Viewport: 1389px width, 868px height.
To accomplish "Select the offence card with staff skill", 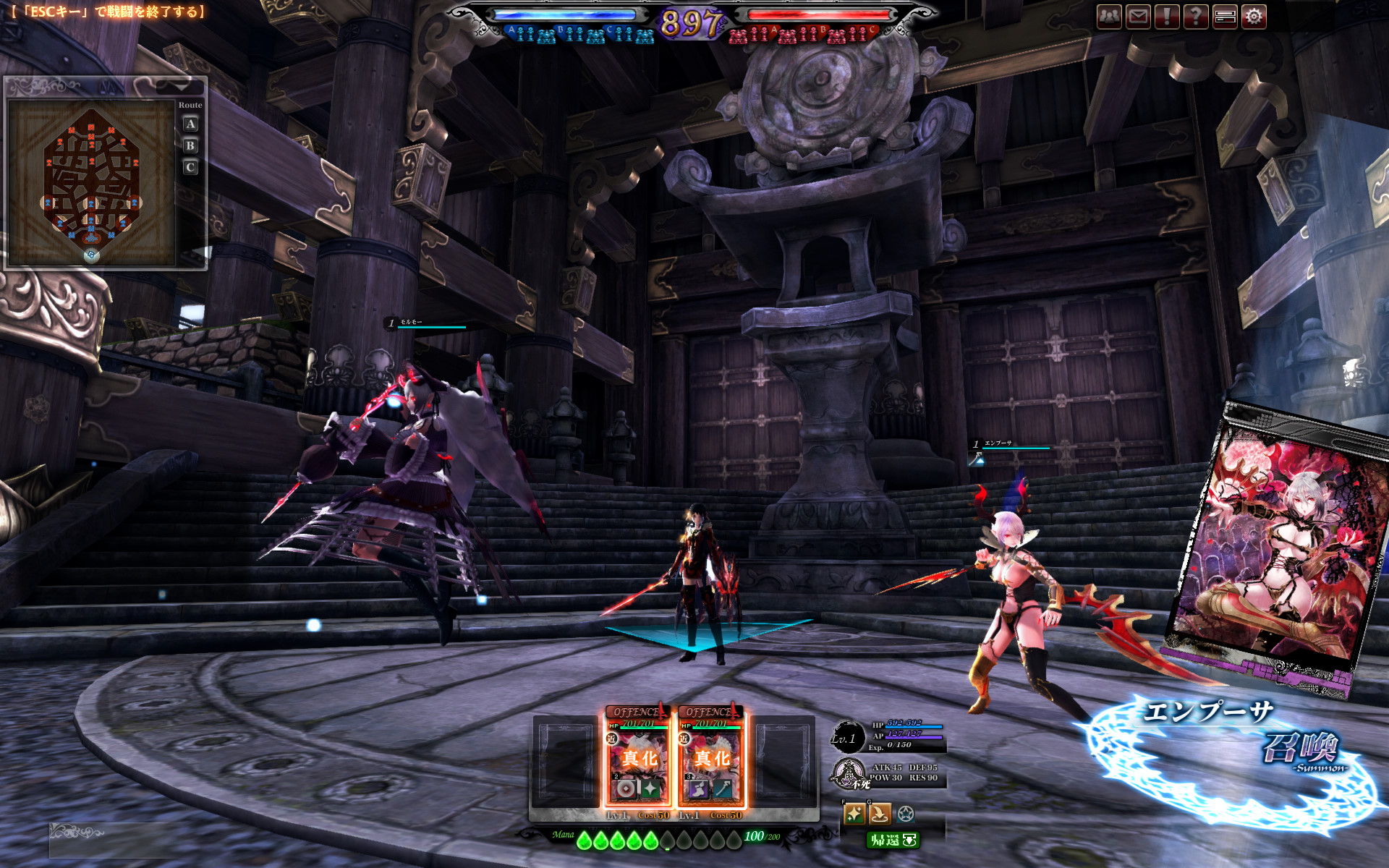I will pyautogui.click(x=712, y=757).
